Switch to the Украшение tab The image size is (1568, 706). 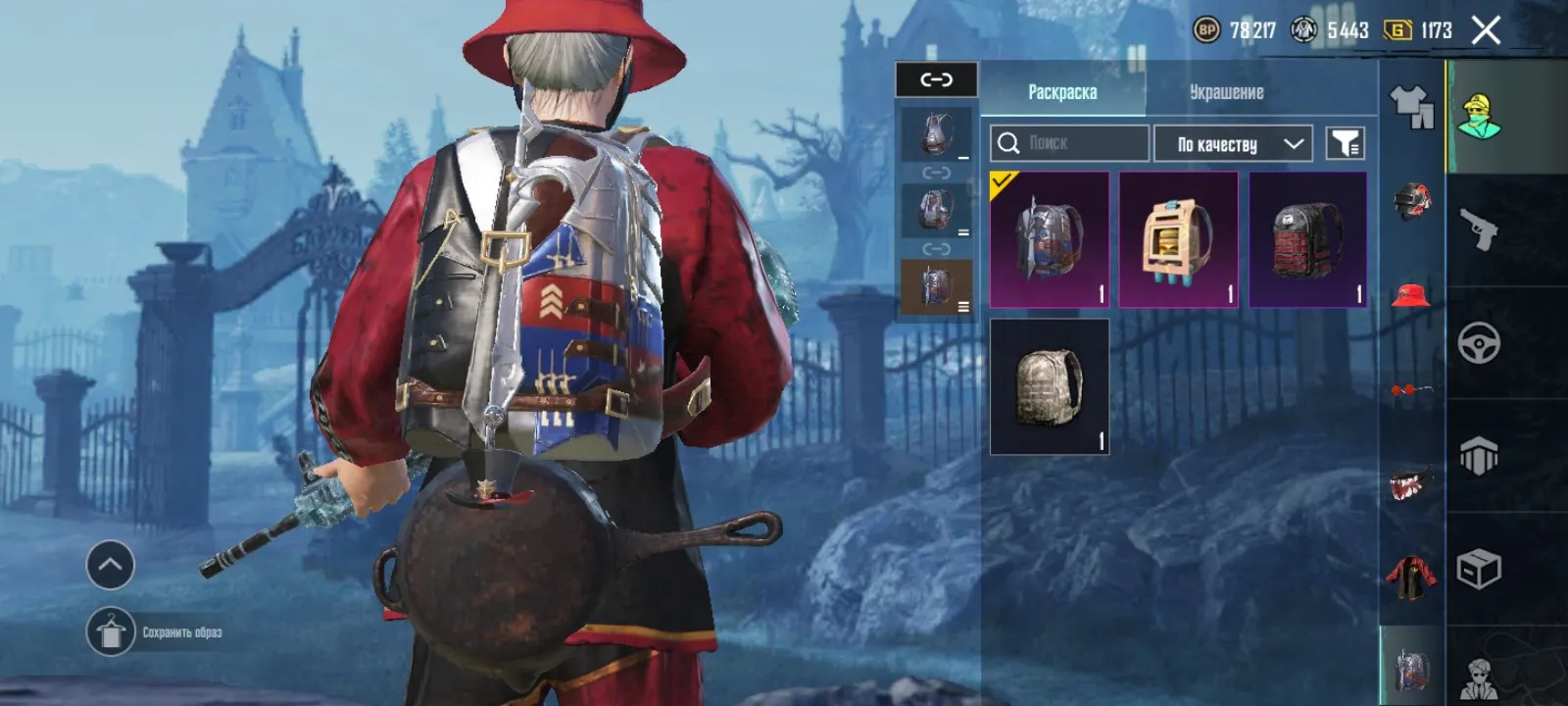(1226, 93)
